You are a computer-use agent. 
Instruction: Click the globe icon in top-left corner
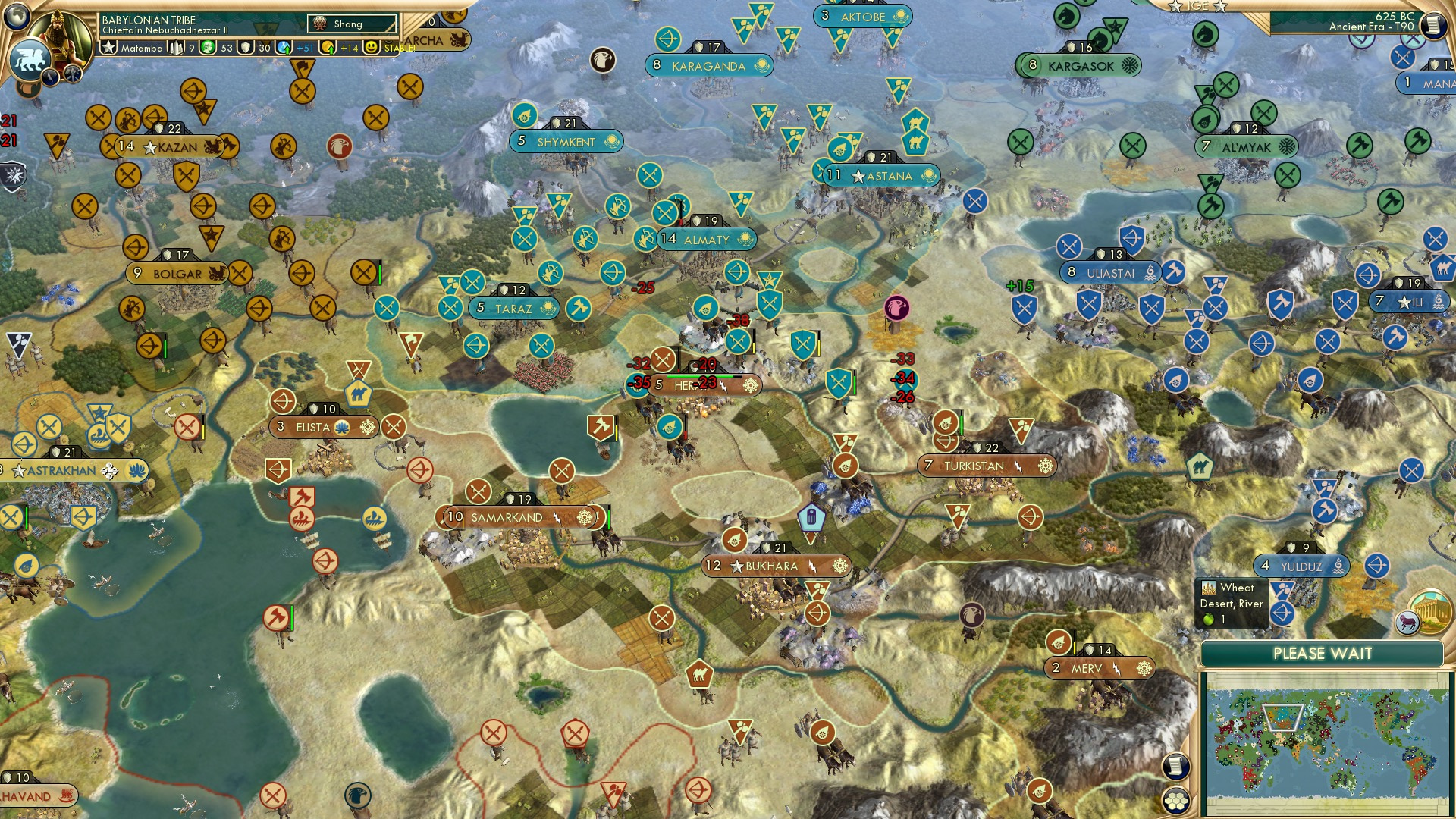[15, 17]
